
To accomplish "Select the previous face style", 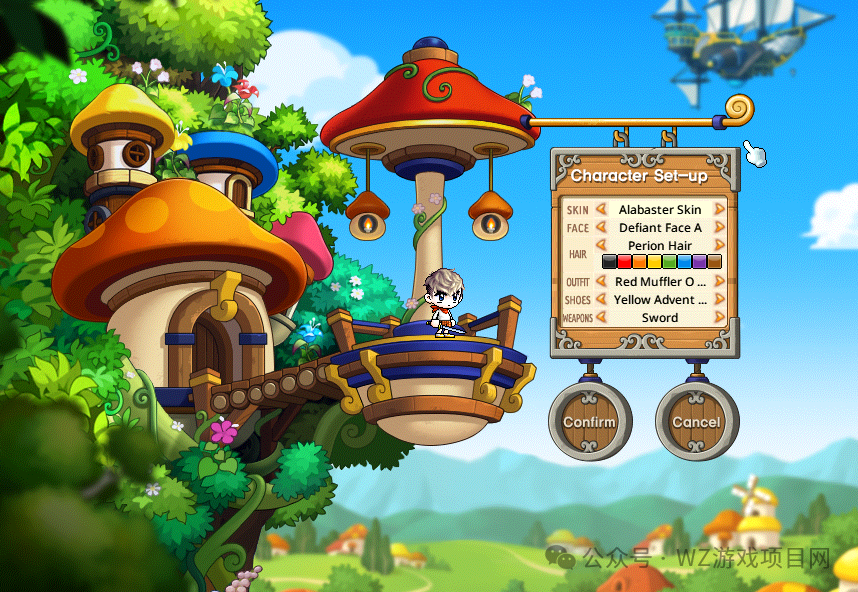I will click(601, 228).
